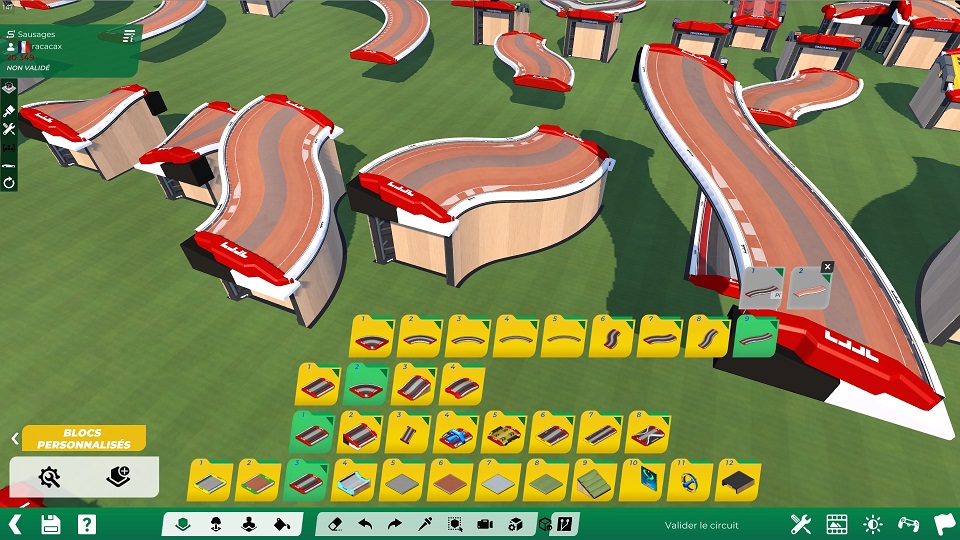This screenshot has height=540, width=960.
Task: Select the green highlighted S-curve folder 9
Action: [x=755, y=338]
